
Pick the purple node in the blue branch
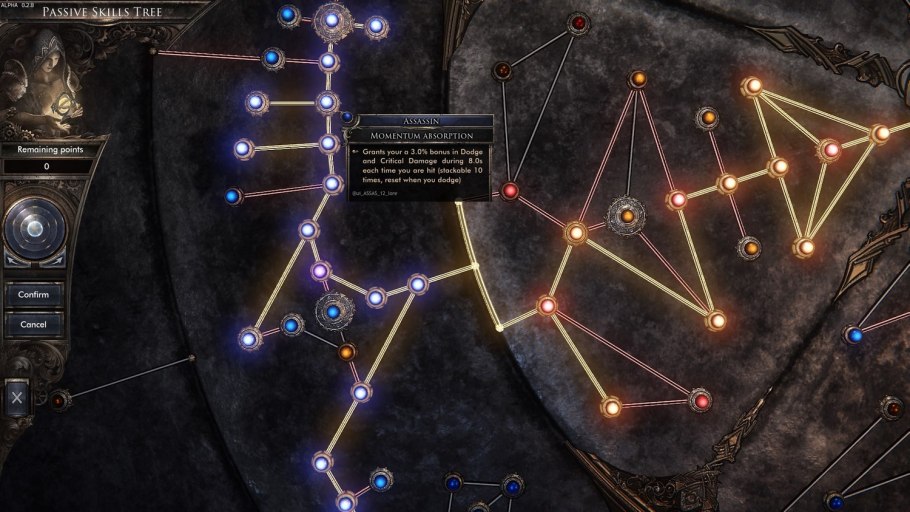(321, 271)
